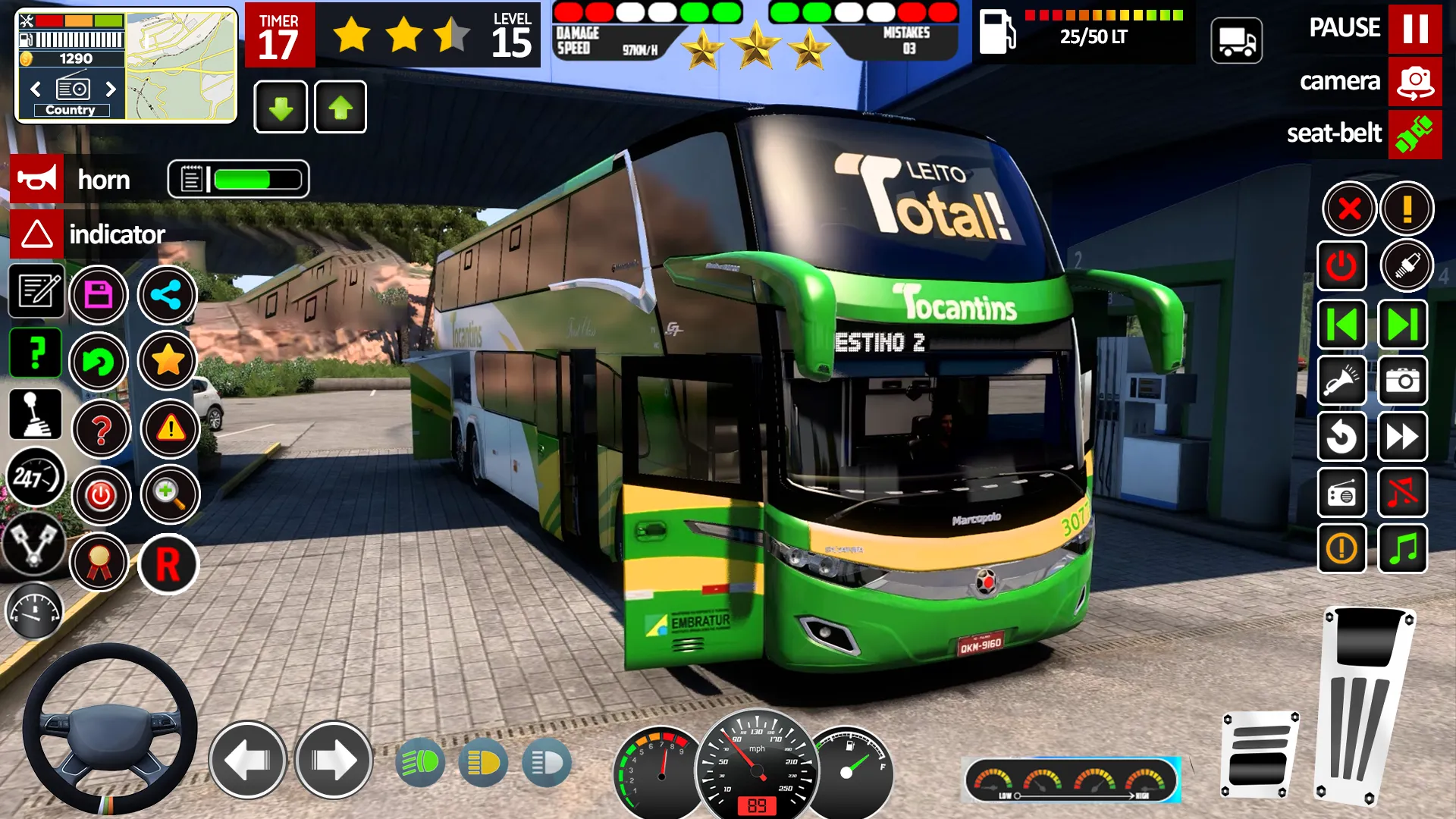
Task: Click the red X round button
Action: (x=1349, y=209)
